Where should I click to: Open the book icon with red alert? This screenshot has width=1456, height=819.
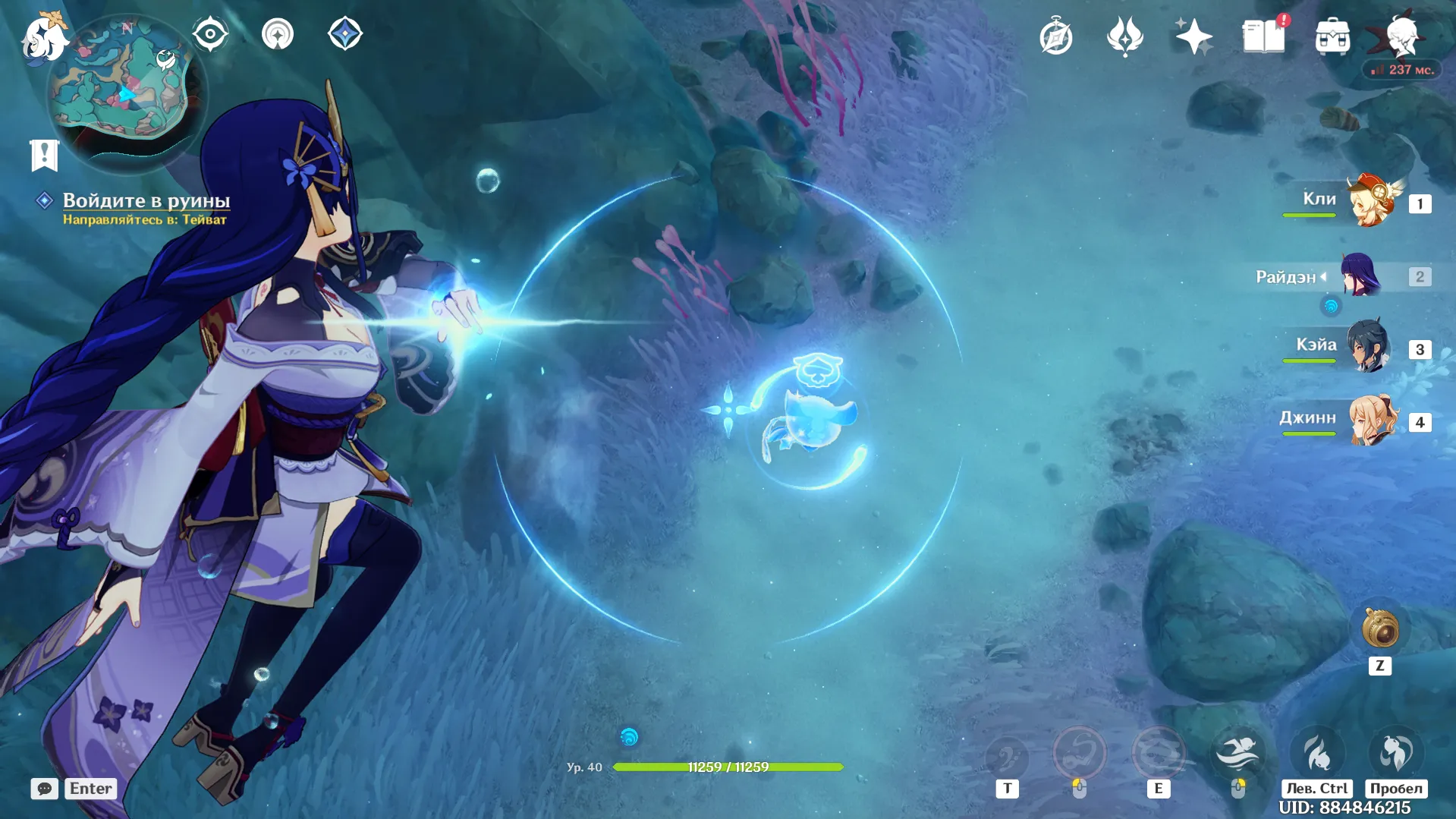point(1264,36)
